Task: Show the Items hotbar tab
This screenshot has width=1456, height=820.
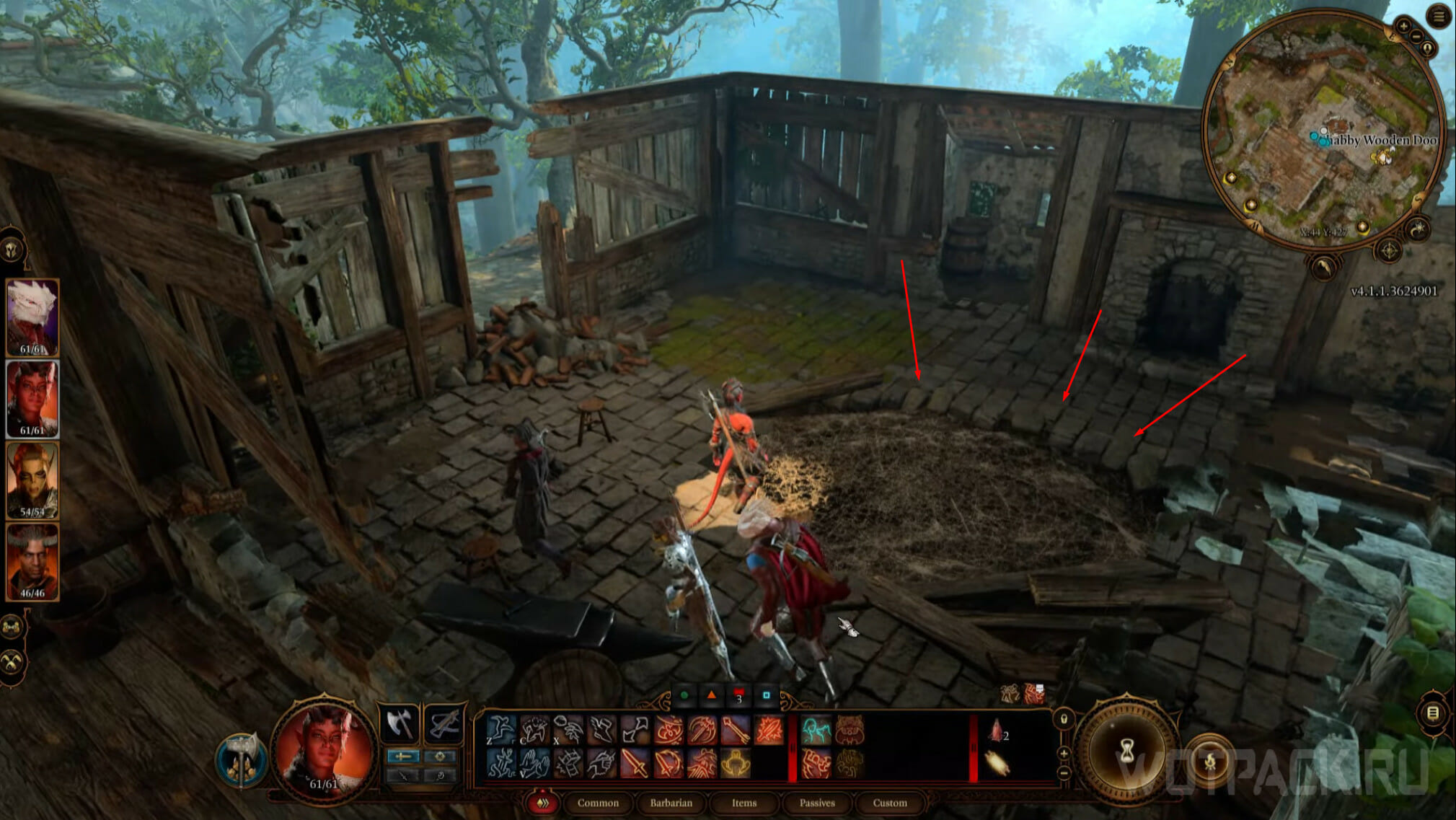Action: 744,803
